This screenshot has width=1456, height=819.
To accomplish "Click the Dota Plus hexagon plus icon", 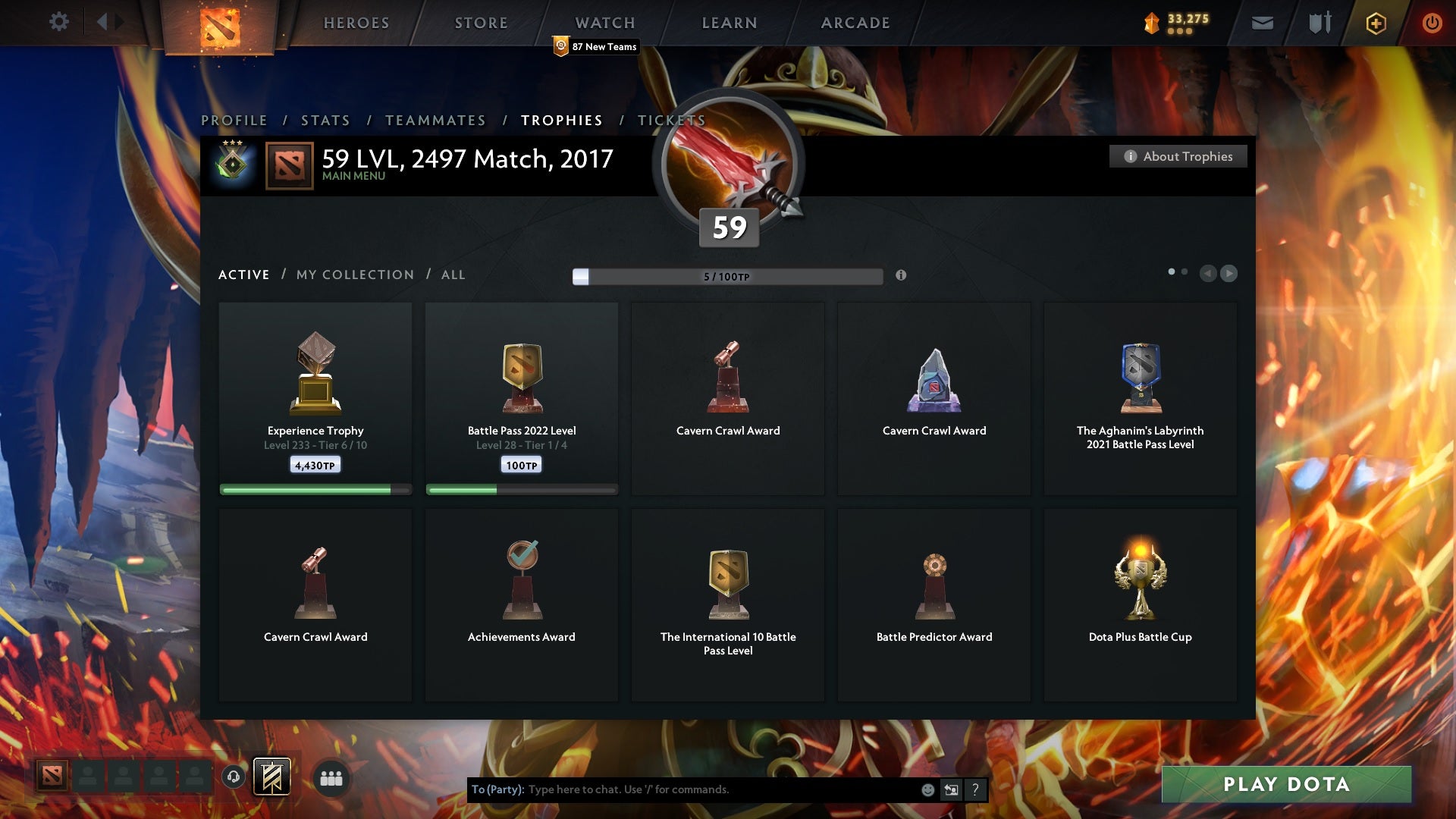I will (1376, 23).
